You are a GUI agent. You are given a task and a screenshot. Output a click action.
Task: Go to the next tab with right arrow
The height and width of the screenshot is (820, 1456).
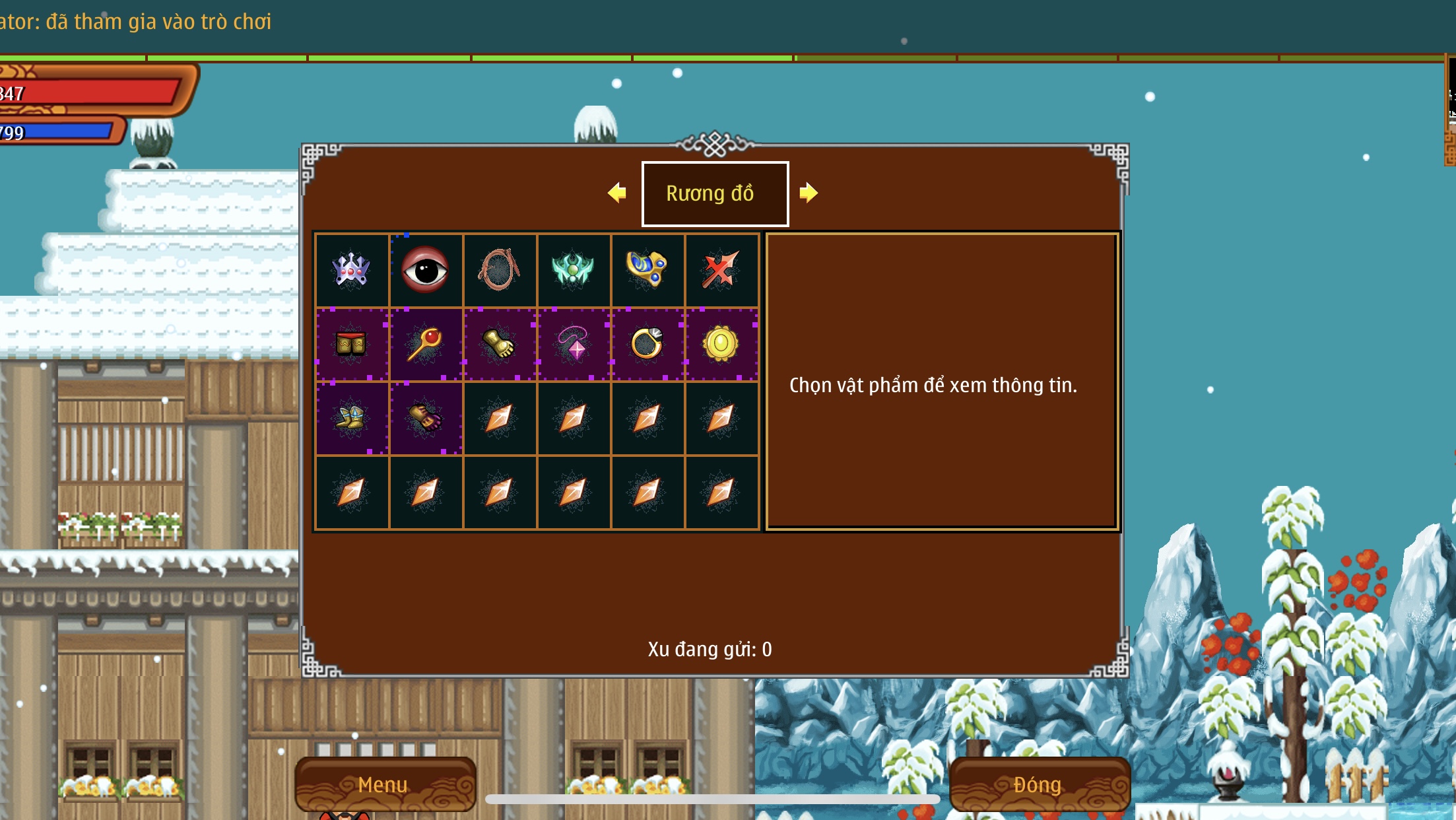pos(808,193)
